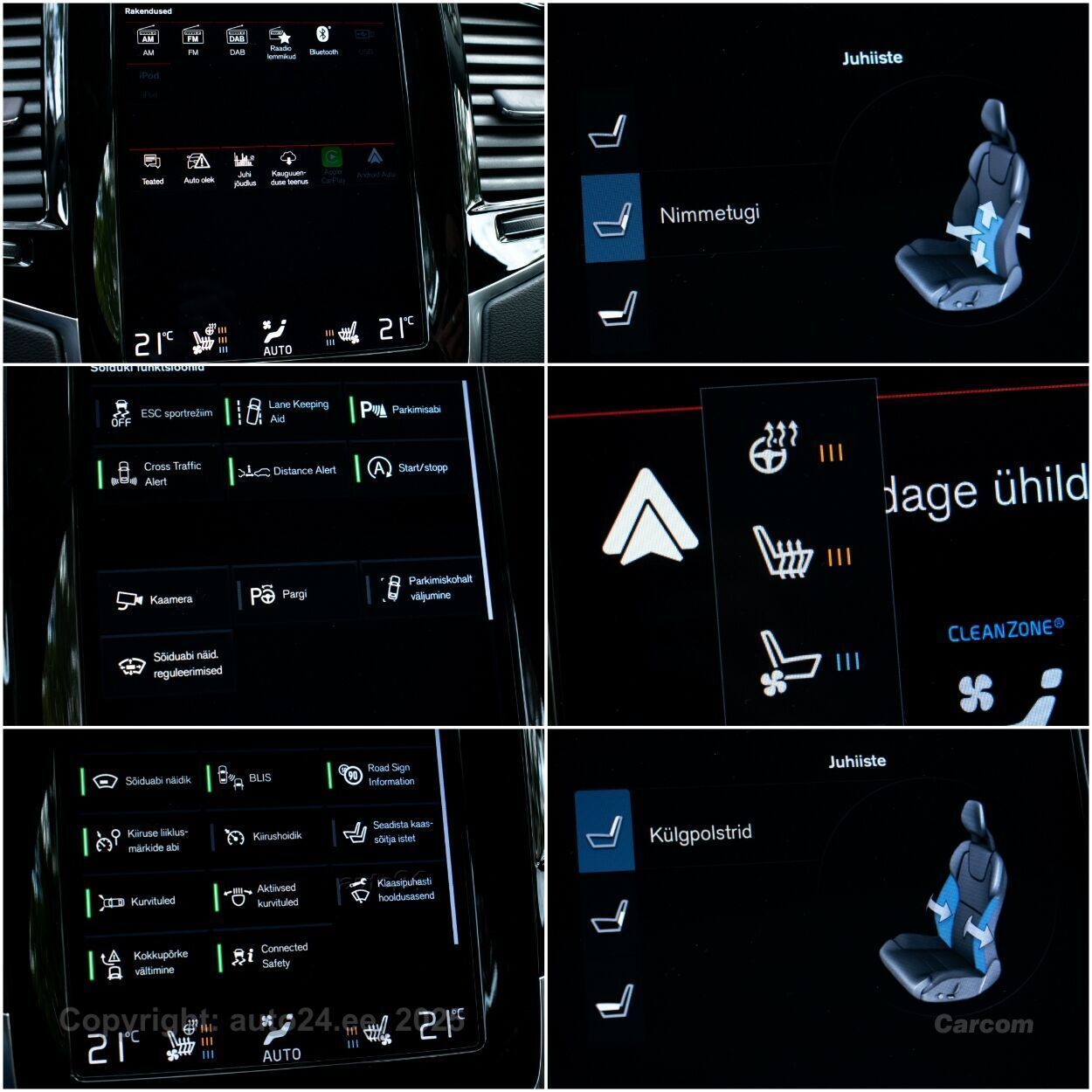Open the Teated messages app
1092x1092 pixels.
coord(152,169)
